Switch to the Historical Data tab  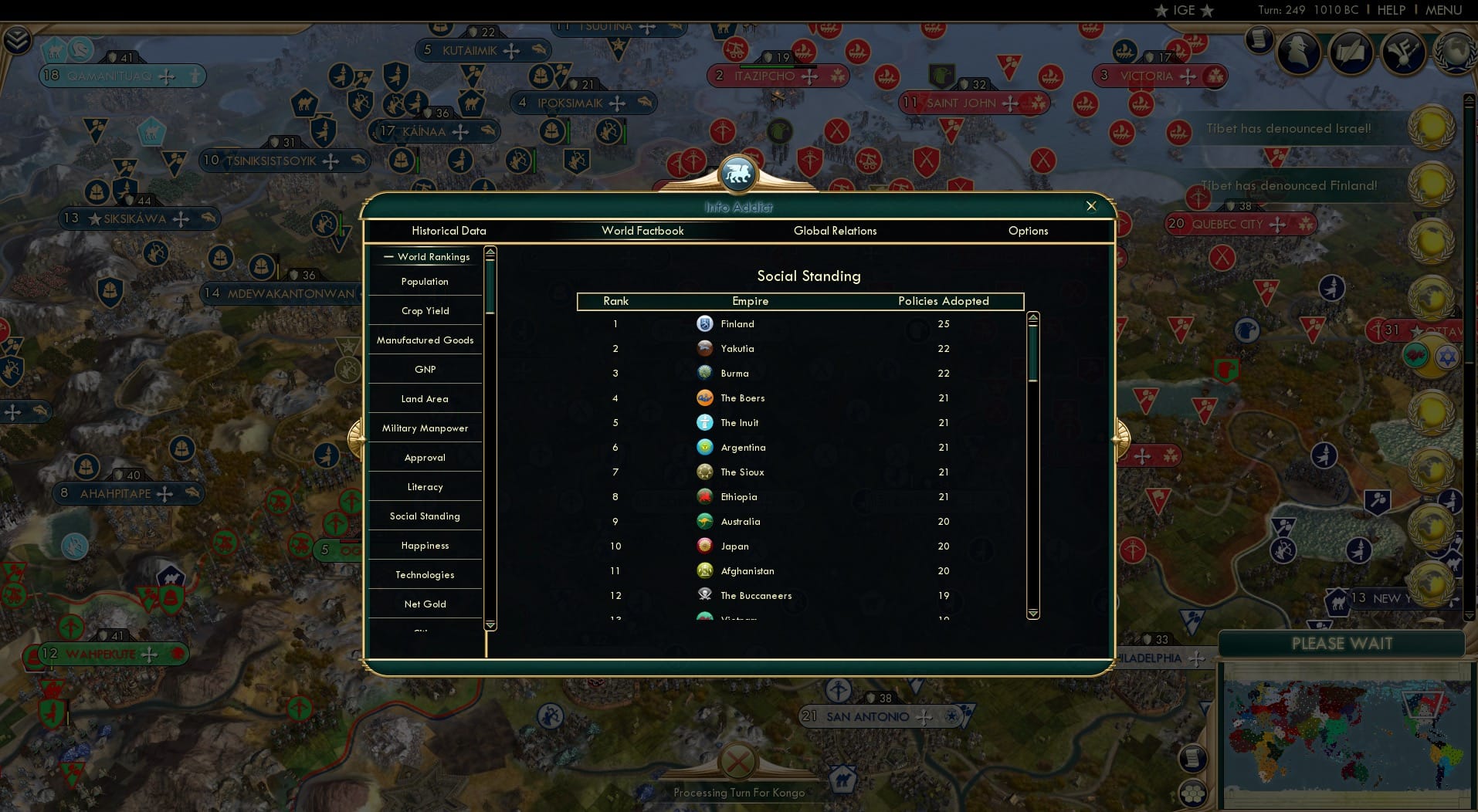tap(449, 231)
